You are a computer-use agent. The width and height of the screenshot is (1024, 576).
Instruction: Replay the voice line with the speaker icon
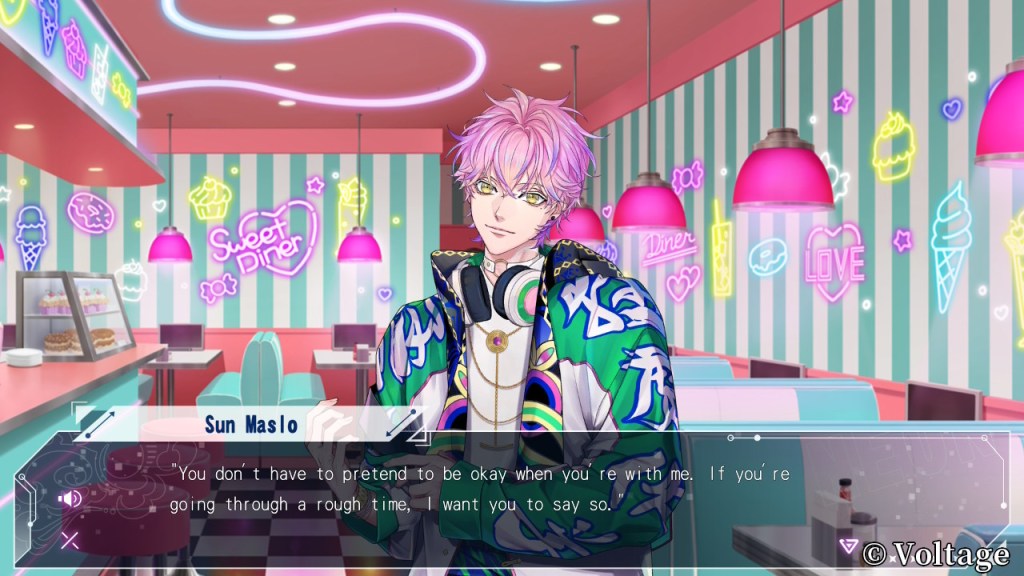tap(70, 498)
